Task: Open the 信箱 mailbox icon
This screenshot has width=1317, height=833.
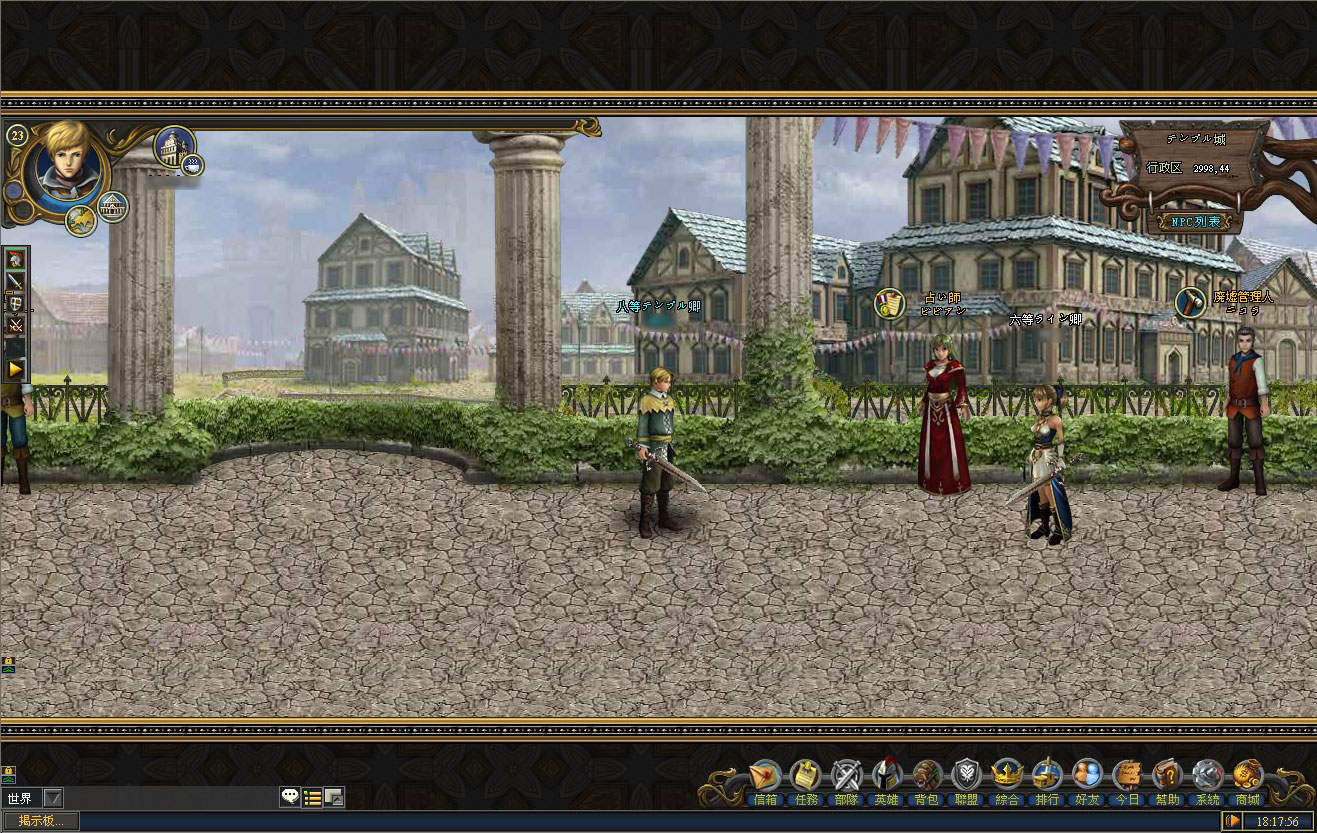Action: coord(765,777)
